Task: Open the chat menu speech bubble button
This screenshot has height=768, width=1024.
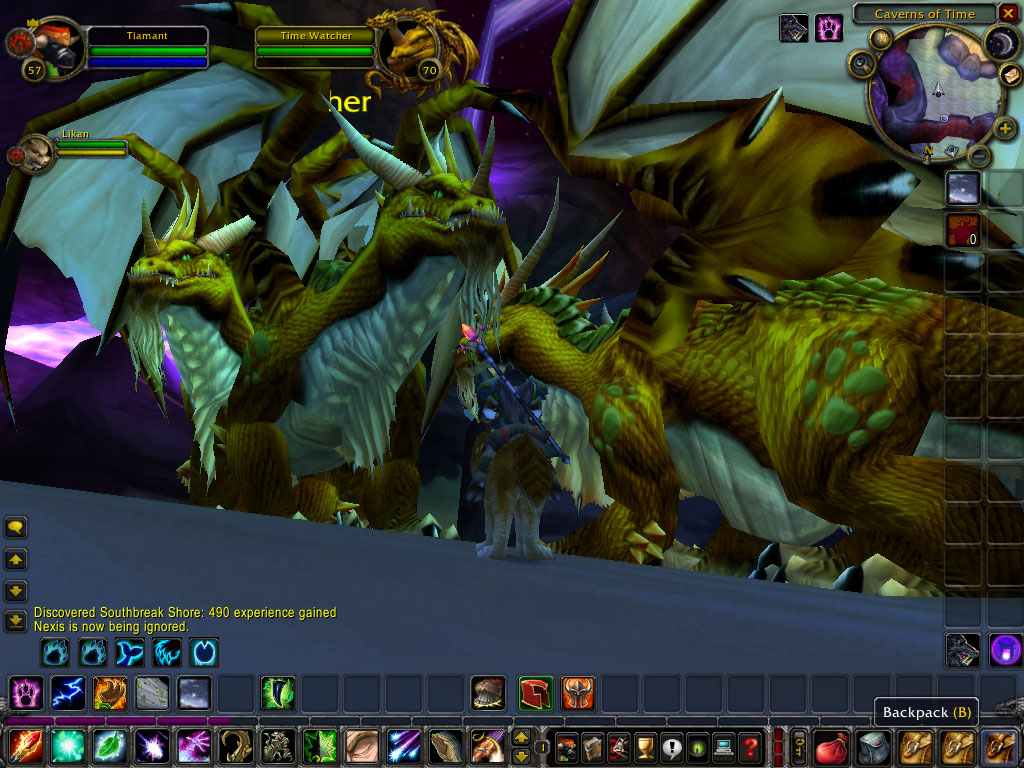Action: coord(16,527)
